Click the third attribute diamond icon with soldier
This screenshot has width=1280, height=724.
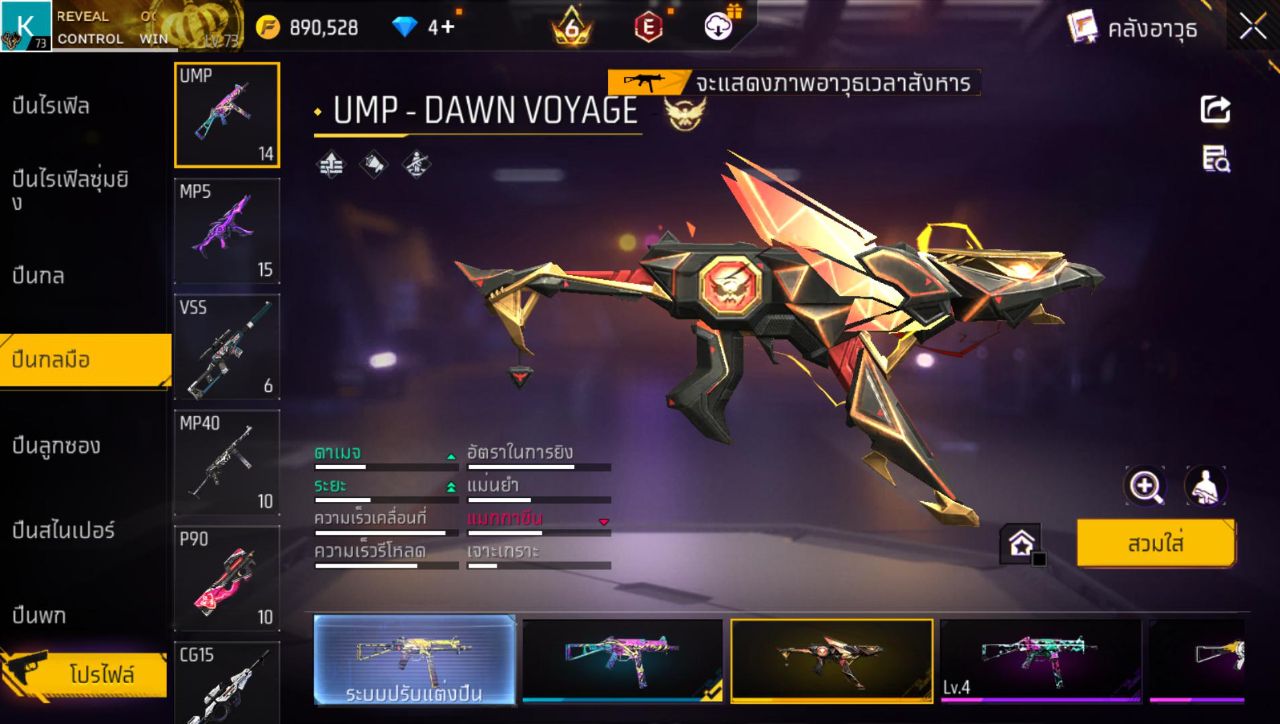point(414,163)
